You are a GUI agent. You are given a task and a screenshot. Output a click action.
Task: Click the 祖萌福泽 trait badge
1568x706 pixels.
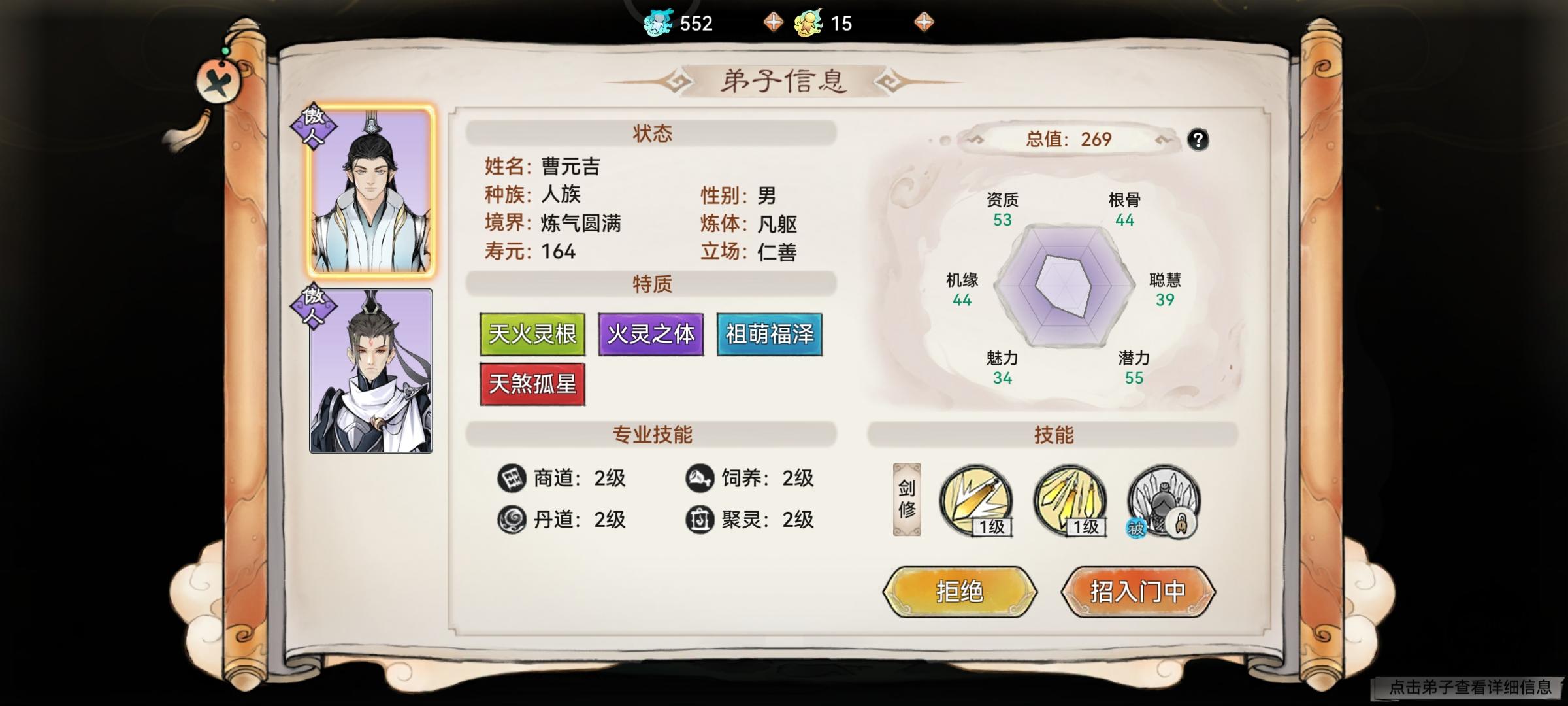[769, 334]
